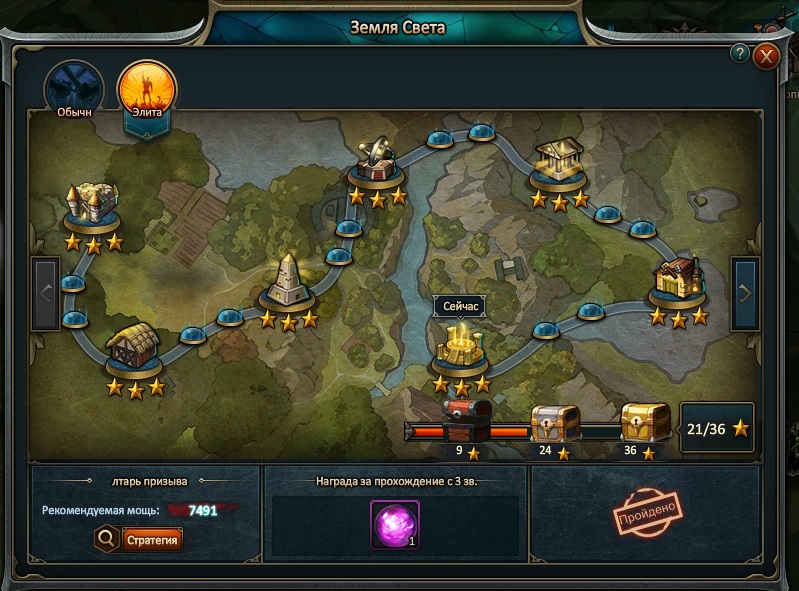The width and height of the screenshot is (799, 591).
Task: Open the Стратегия button
Action: [x=153, y=541]
